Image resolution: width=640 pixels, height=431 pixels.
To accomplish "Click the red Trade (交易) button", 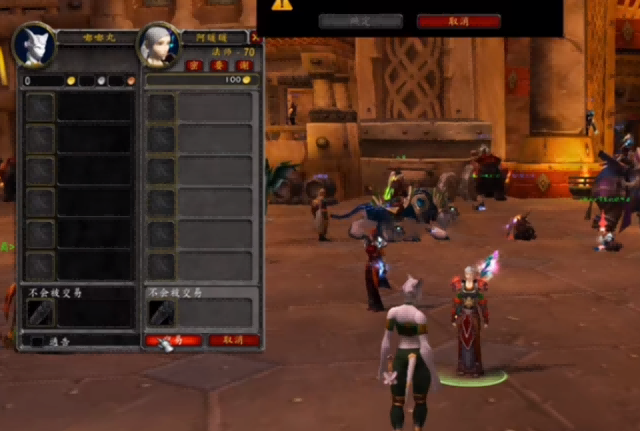I will coord(173,340).
